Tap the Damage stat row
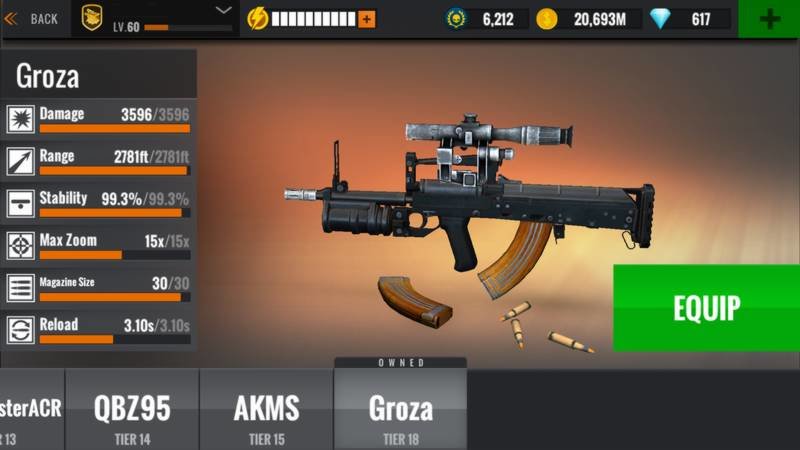This screenshot has height=450, width=800. click(x=98, y=120)
